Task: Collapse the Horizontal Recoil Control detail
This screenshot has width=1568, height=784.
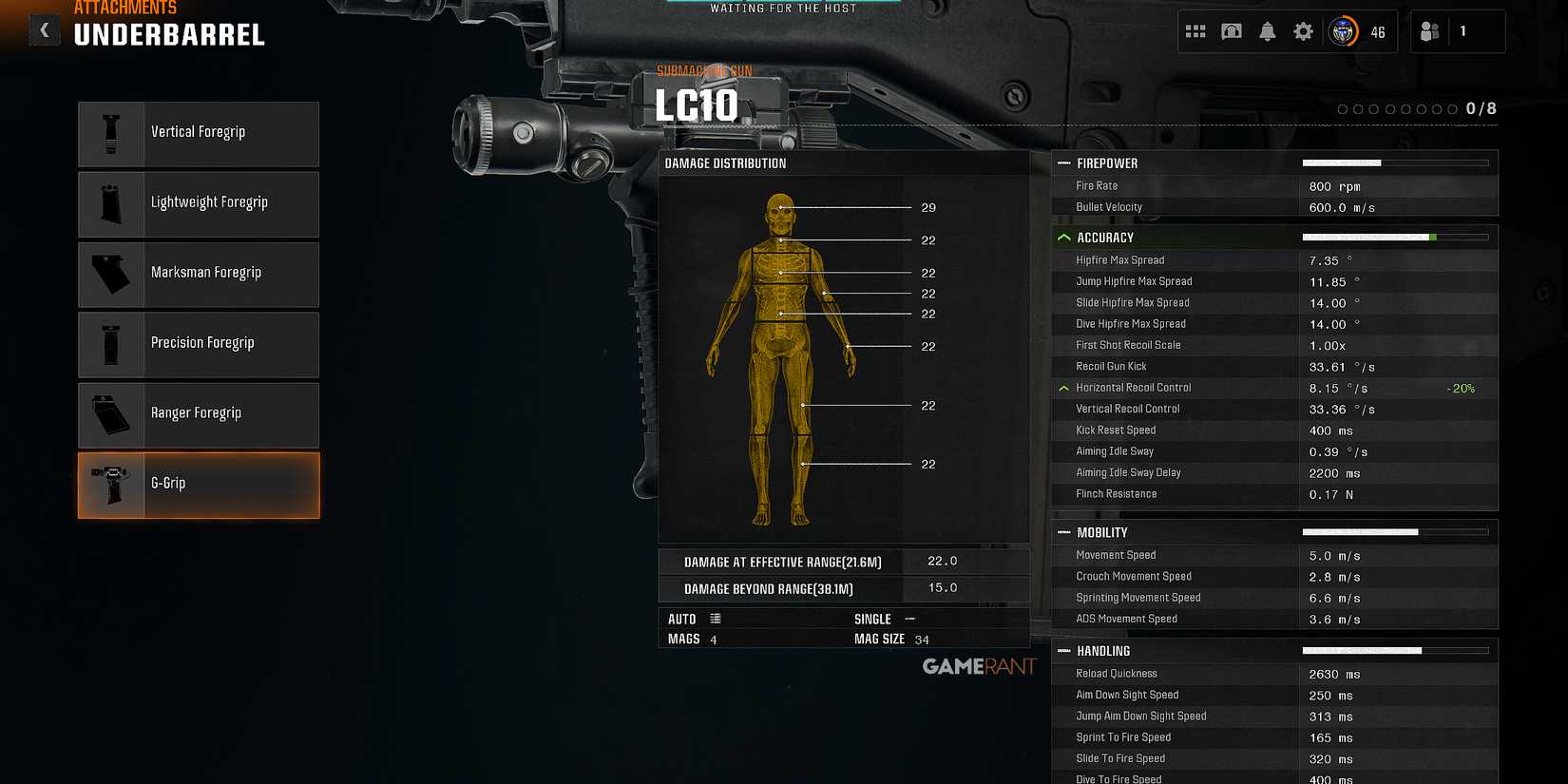Action: pos(1062,388)
